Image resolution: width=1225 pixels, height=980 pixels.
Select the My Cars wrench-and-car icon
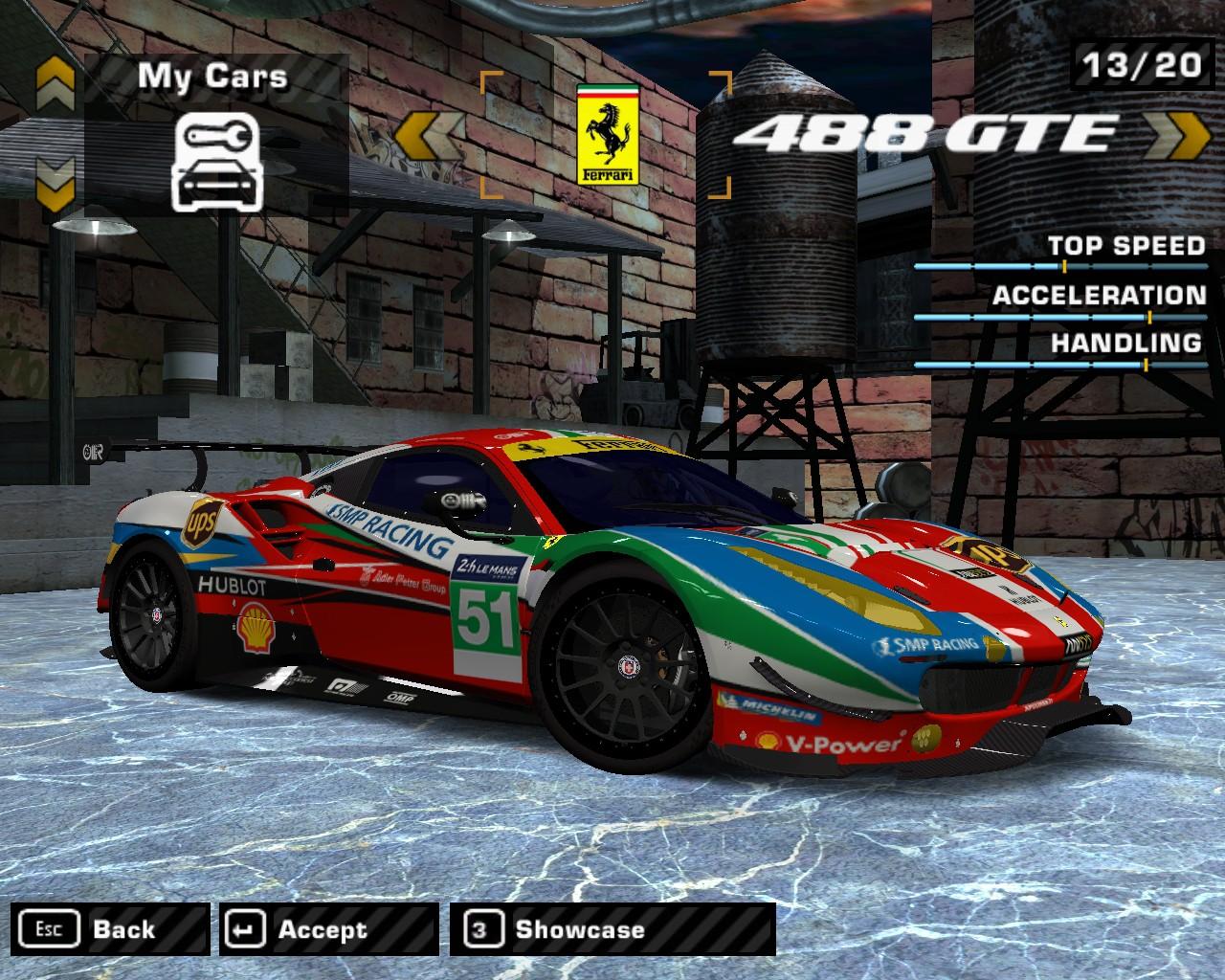click(212, 161)
